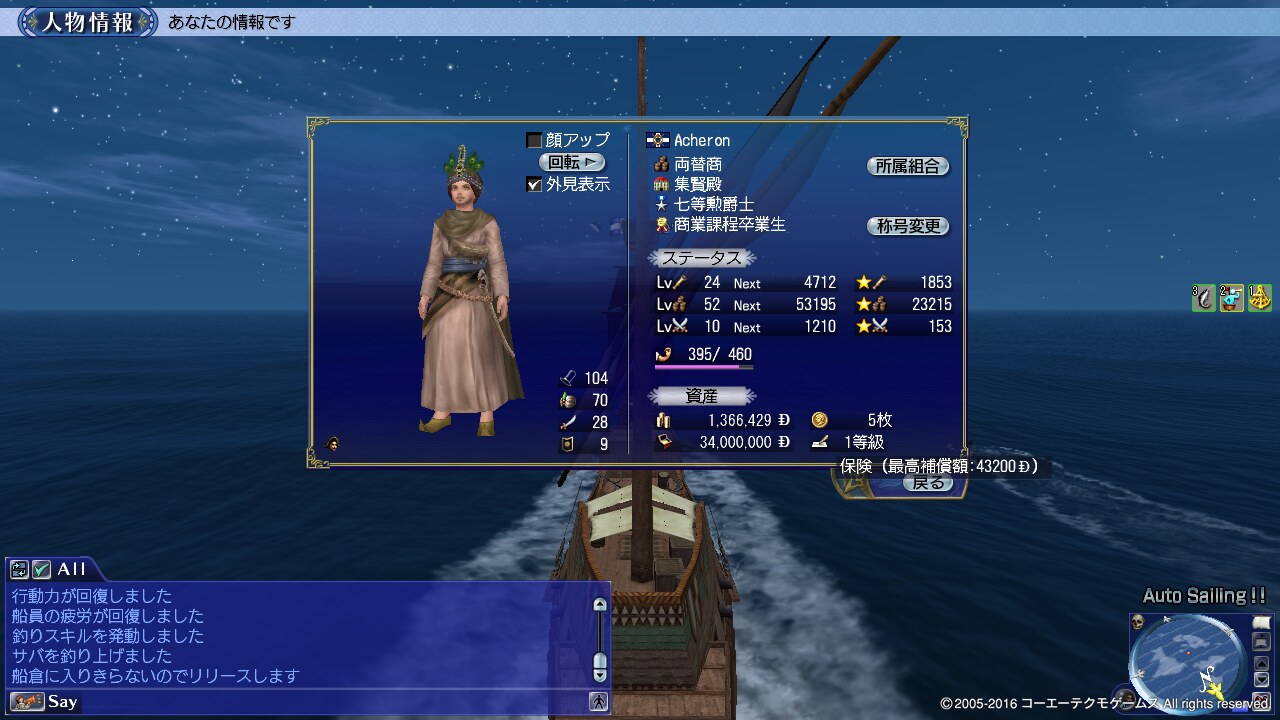
Task: Rotate the character with the 回転 button
Action: point(572,162)
